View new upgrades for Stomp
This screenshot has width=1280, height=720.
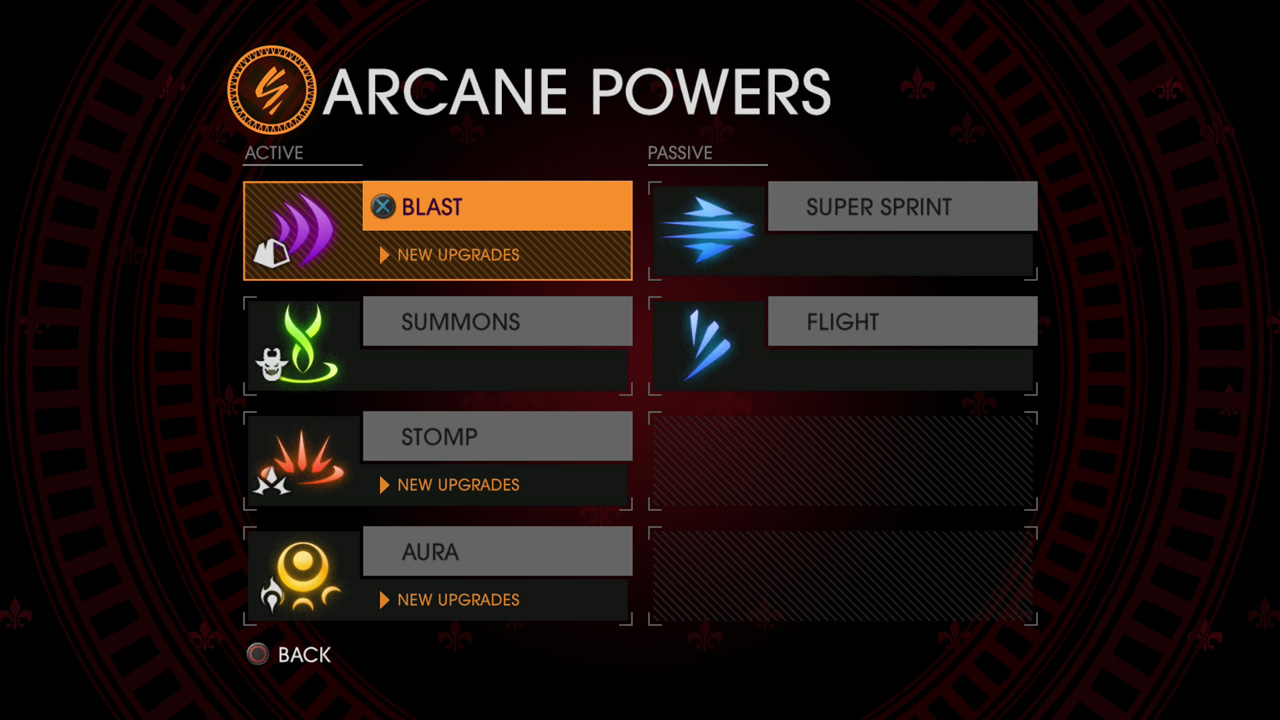(457, 485)
